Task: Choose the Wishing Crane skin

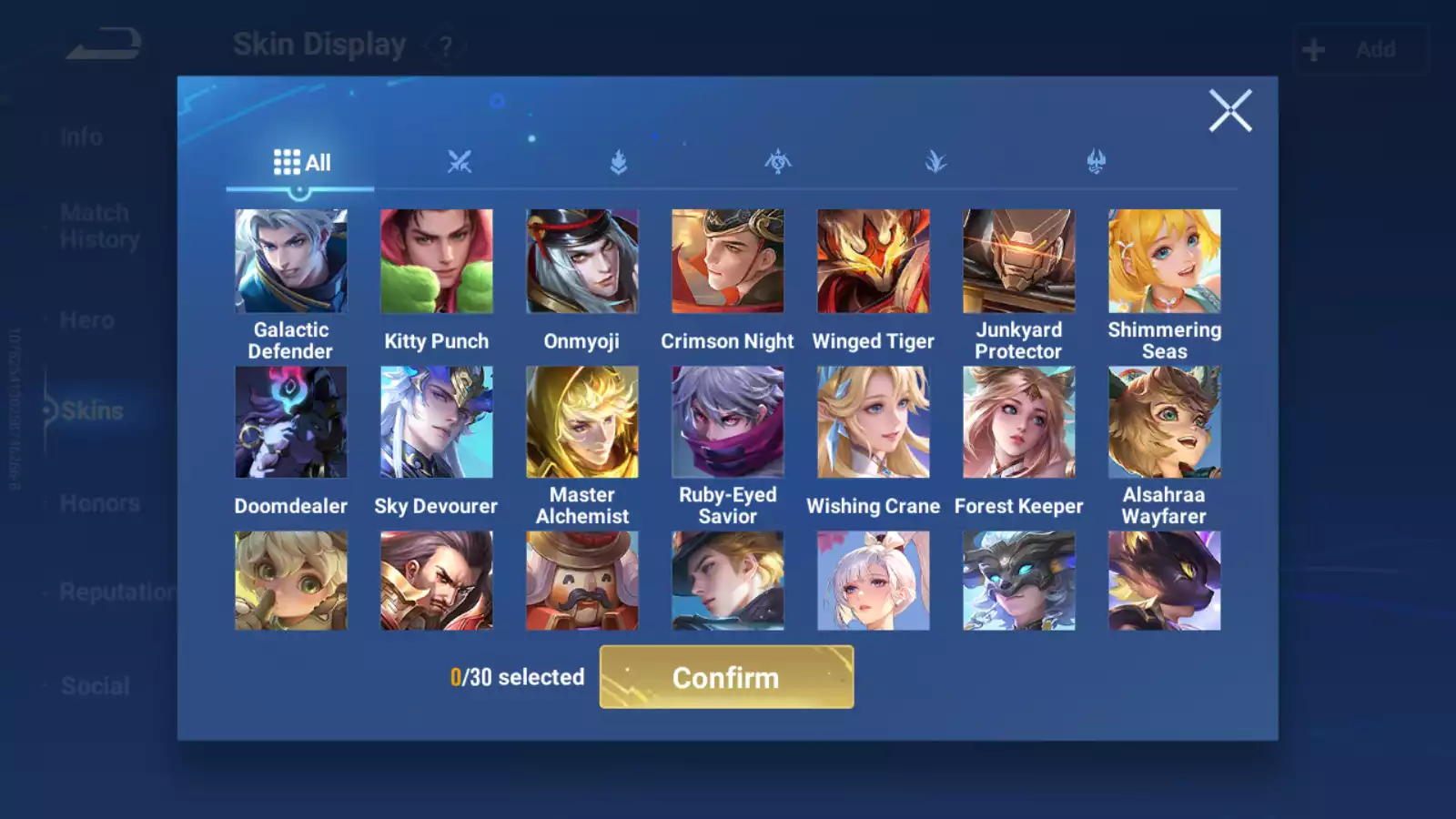Action: (874, 422)
